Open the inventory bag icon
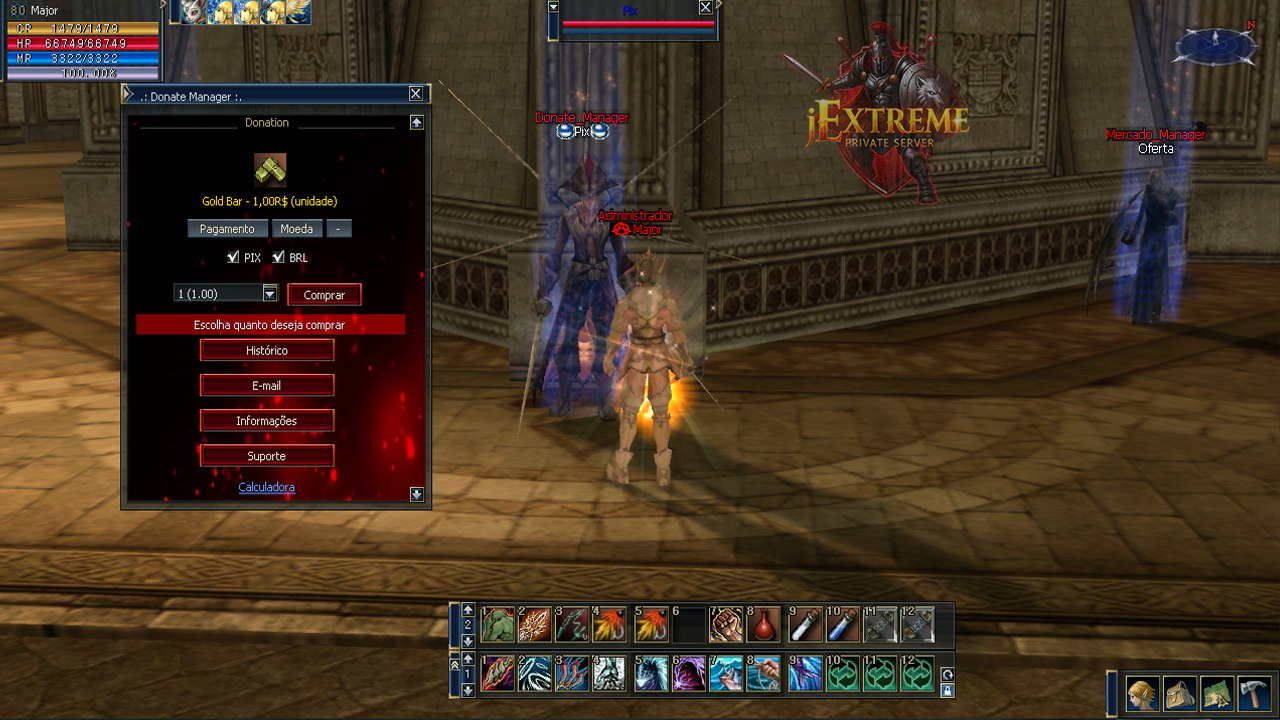Image resolution: width=1280 pixels, height=720 pixels. [x=1180, y=693]
